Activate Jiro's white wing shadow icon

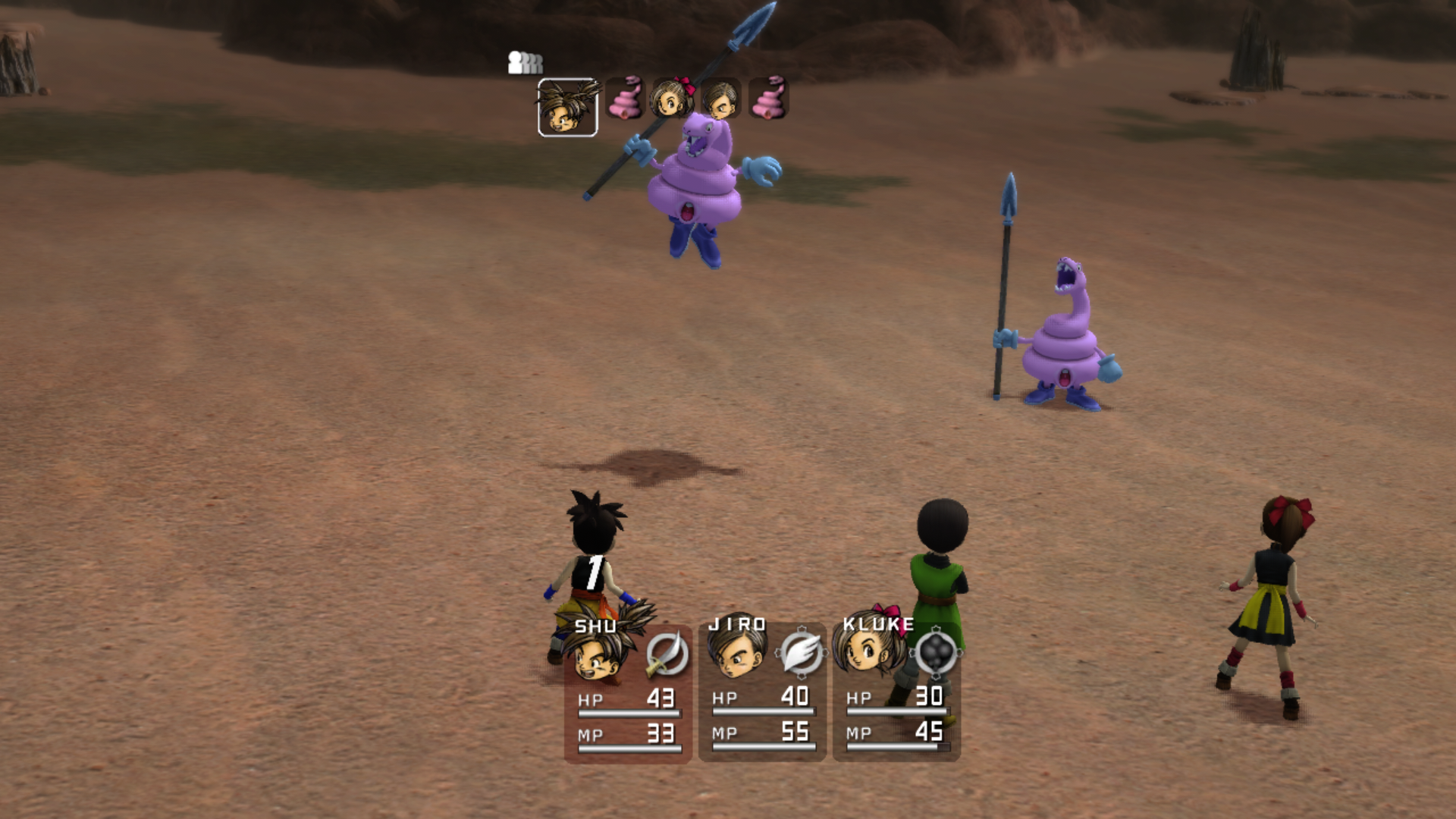(801, 652)
